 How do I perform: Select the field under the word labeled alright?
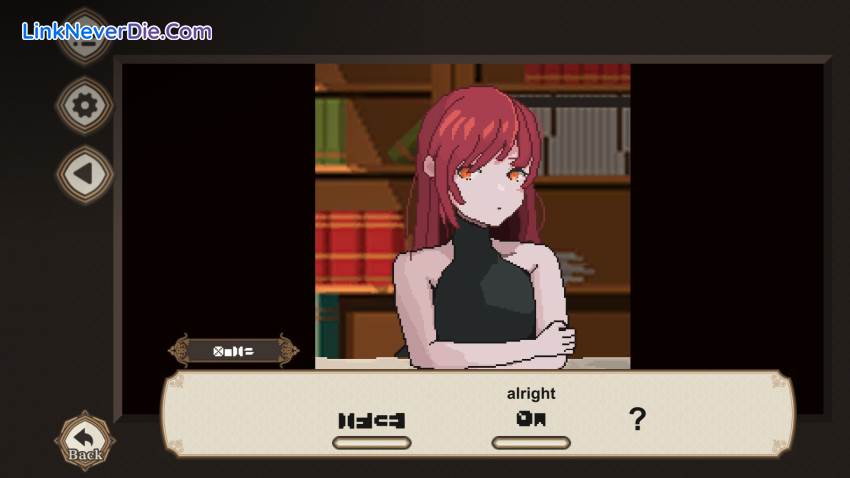531,443
